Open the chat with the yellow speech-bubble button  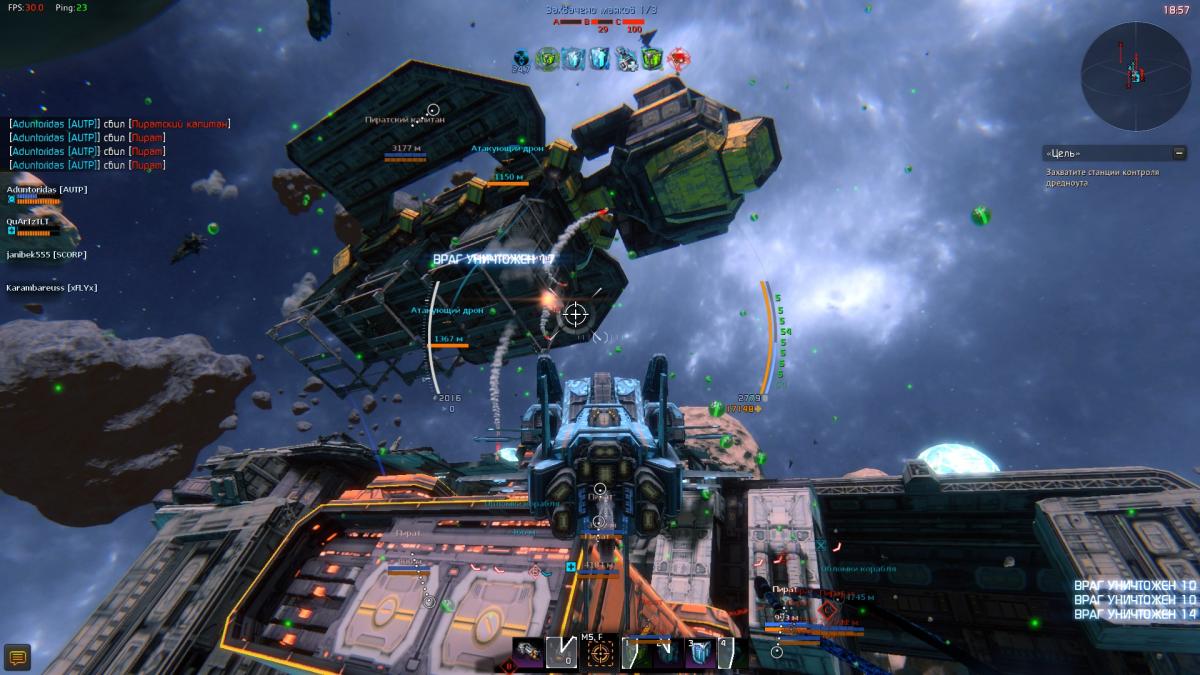17,657
